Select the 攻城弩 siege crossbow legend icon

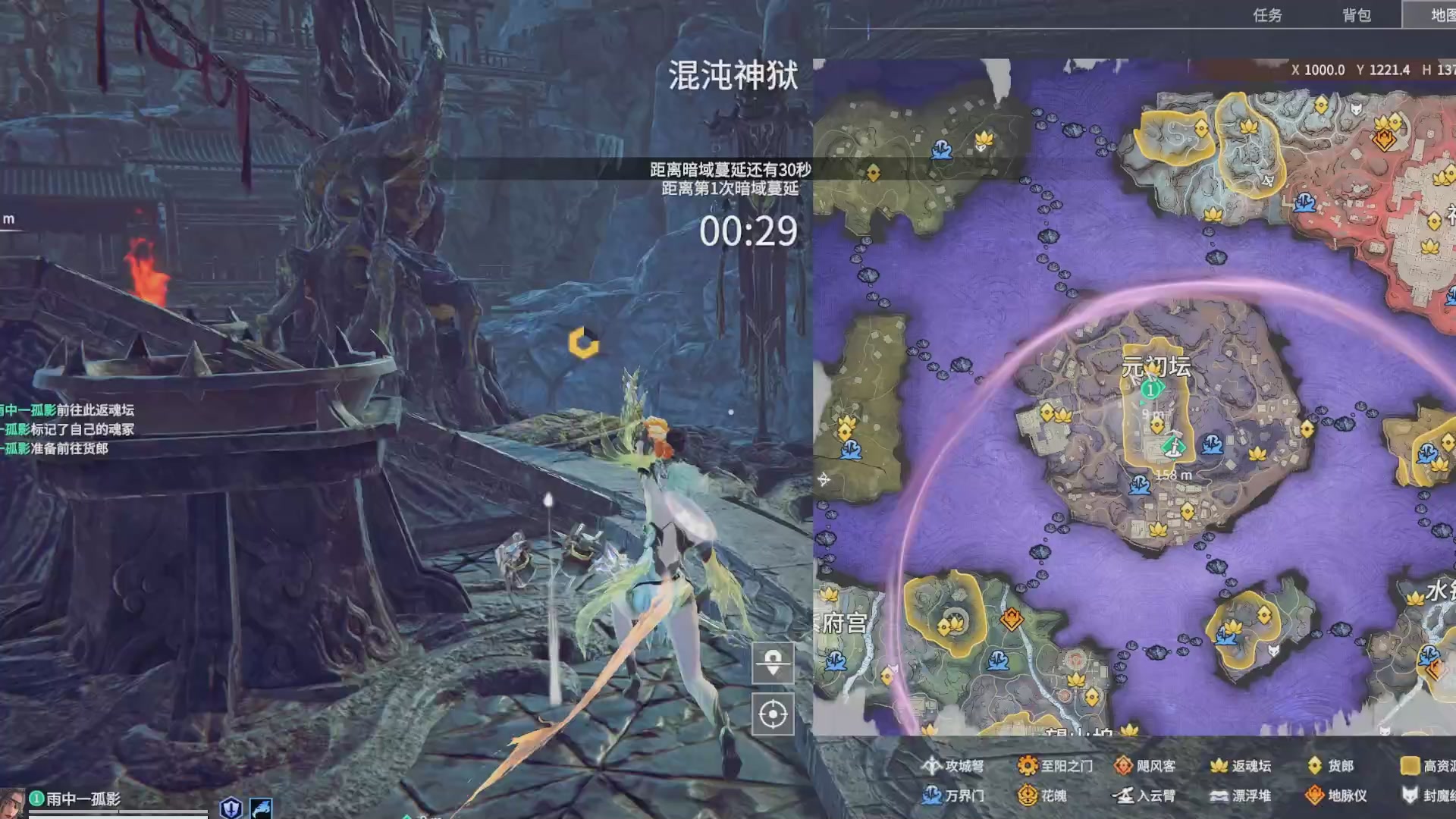point(931,765)
